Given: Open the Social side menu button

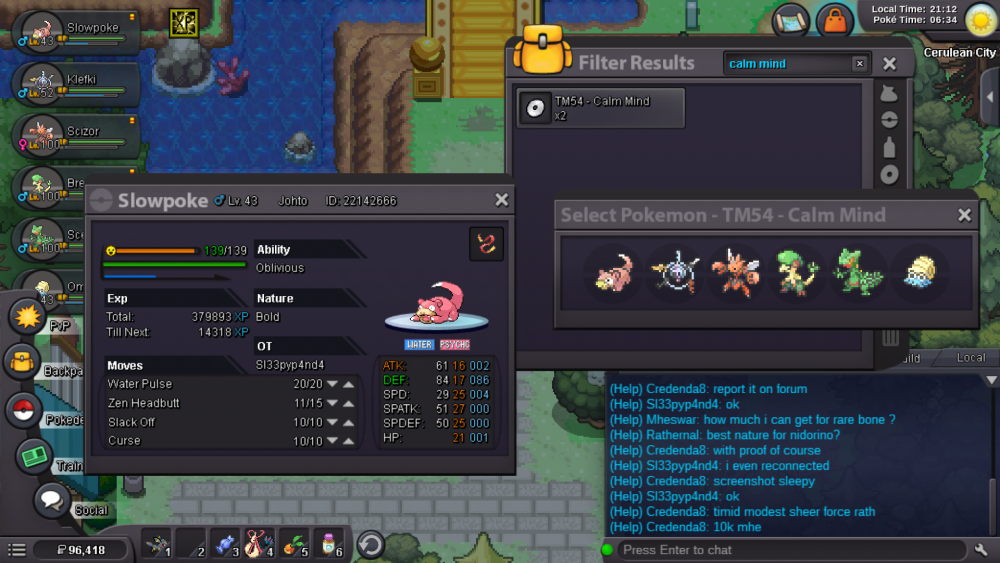Looking at the screenshot, I should [53, 499].
